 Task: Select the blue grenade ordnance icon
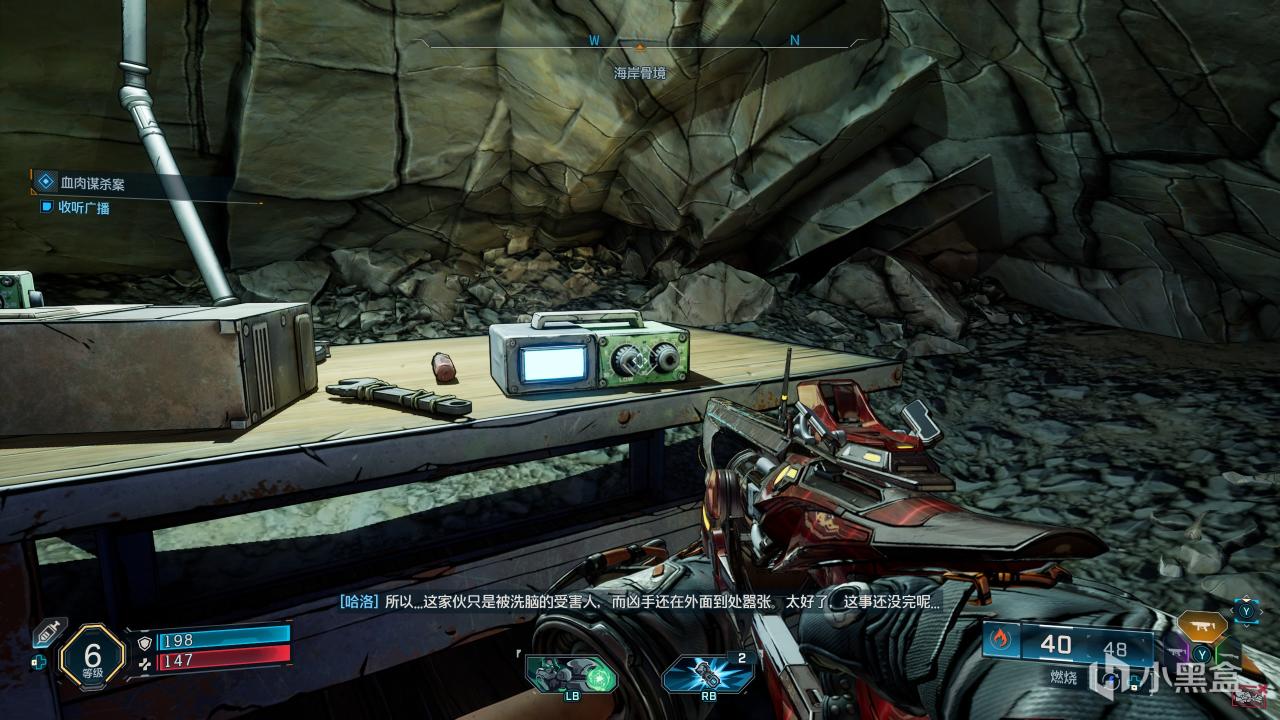(706, 674)
